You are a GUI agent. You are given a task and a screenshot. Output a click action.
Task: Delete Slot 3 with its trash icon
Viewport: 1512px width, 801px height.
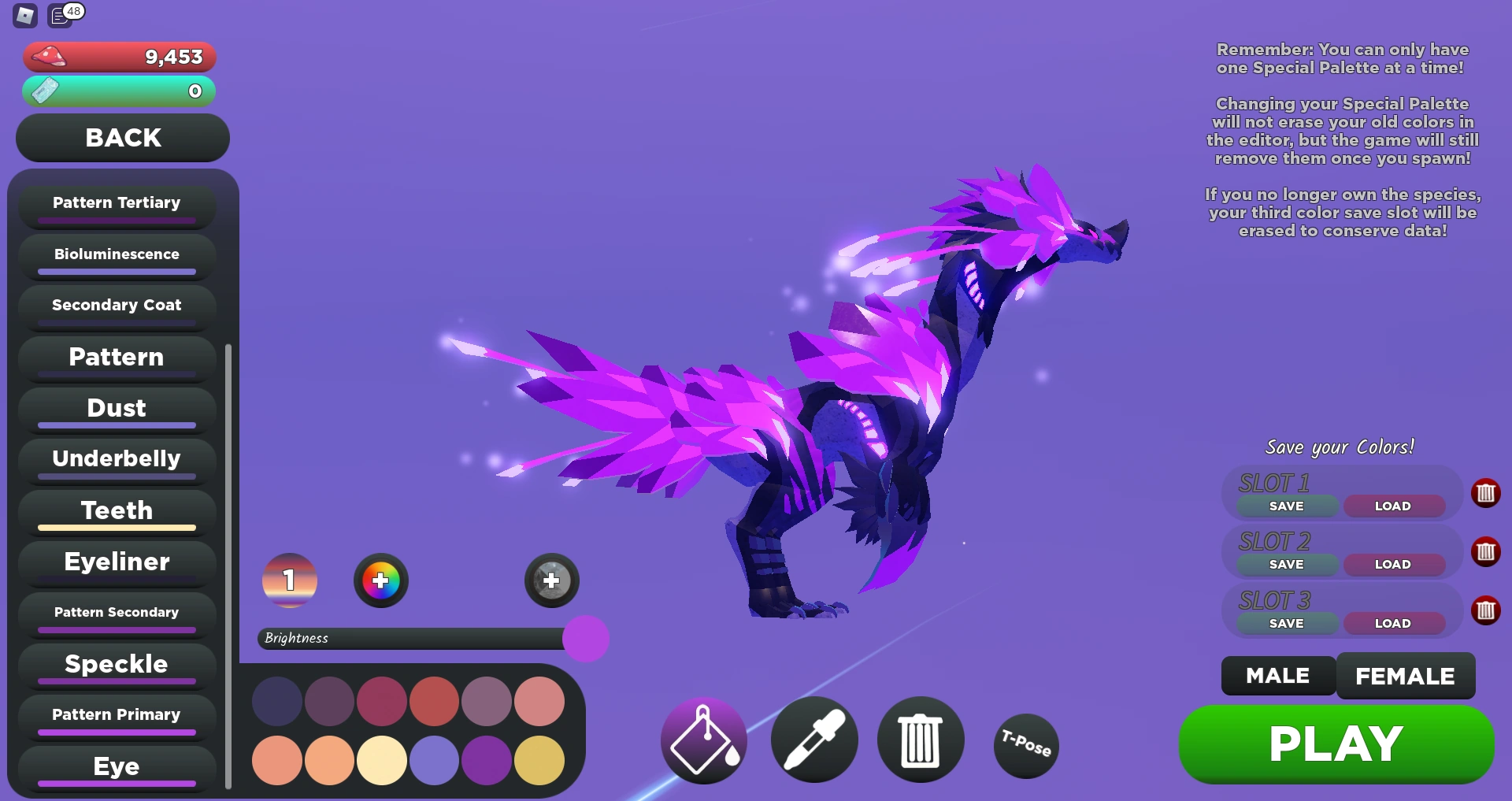point(1487,609)
